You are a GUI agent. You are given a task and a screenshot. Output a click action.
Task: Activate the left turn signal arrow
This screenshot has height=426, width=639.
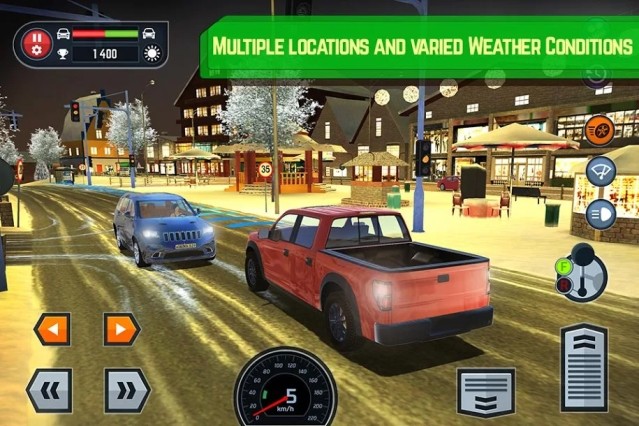click(x=52, y=328)
